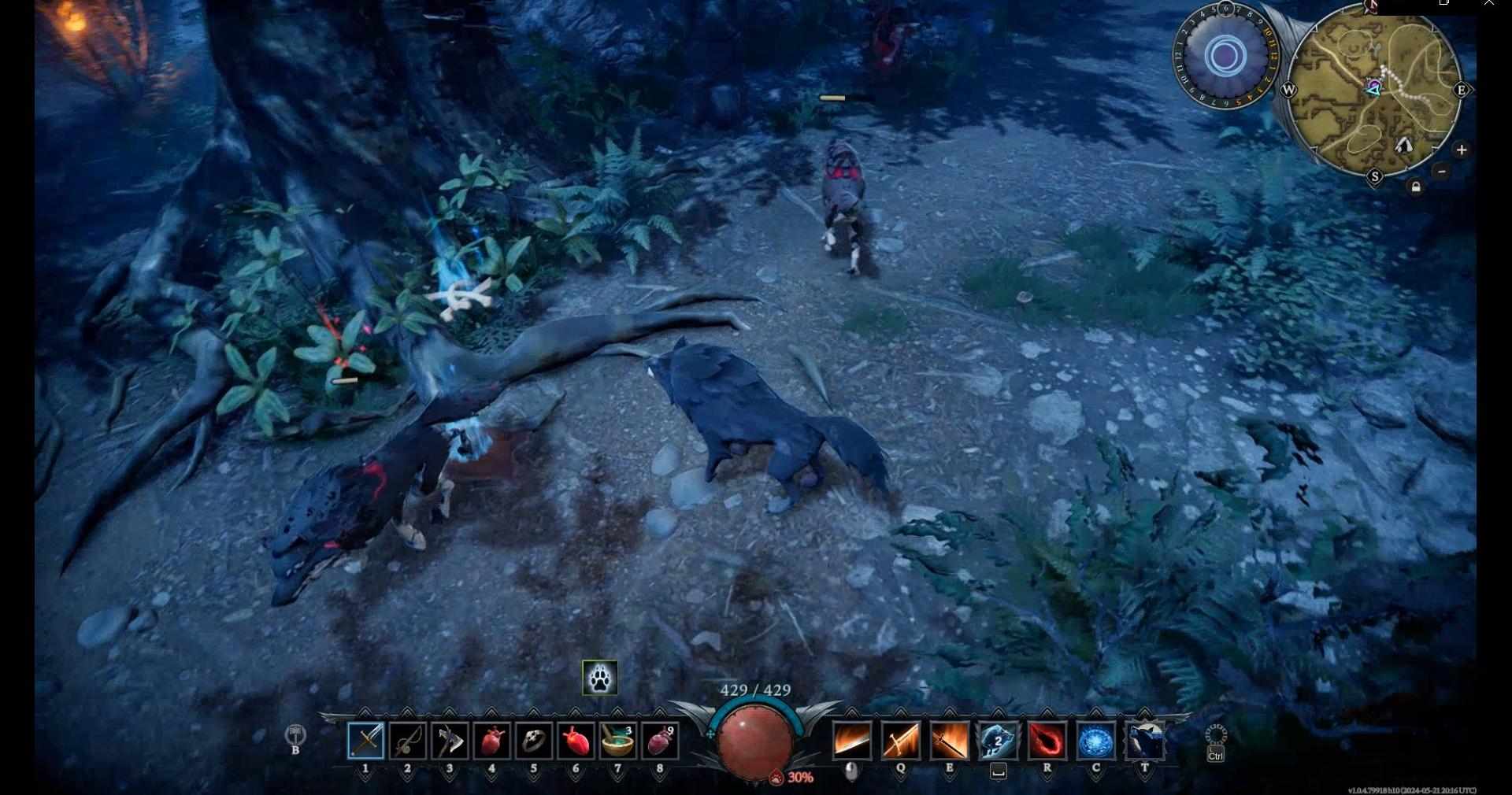The height and width of the screenshot is (795, 1512).
Task: Cast the red blood spell on R
Action: pyautogui.click(x=1047, y=740)
